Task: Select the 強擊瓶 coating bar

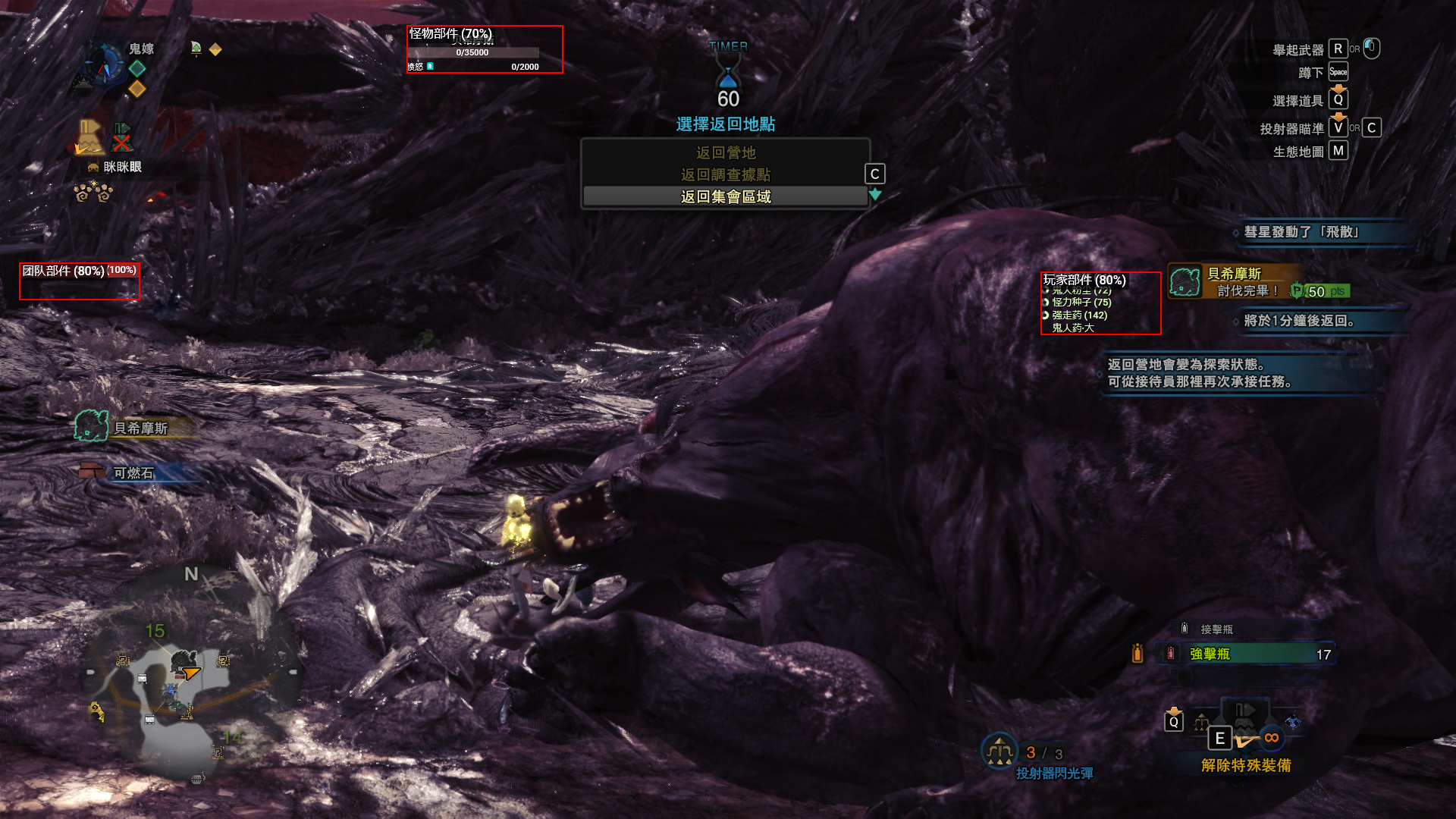Action: tap(1245, 654)
